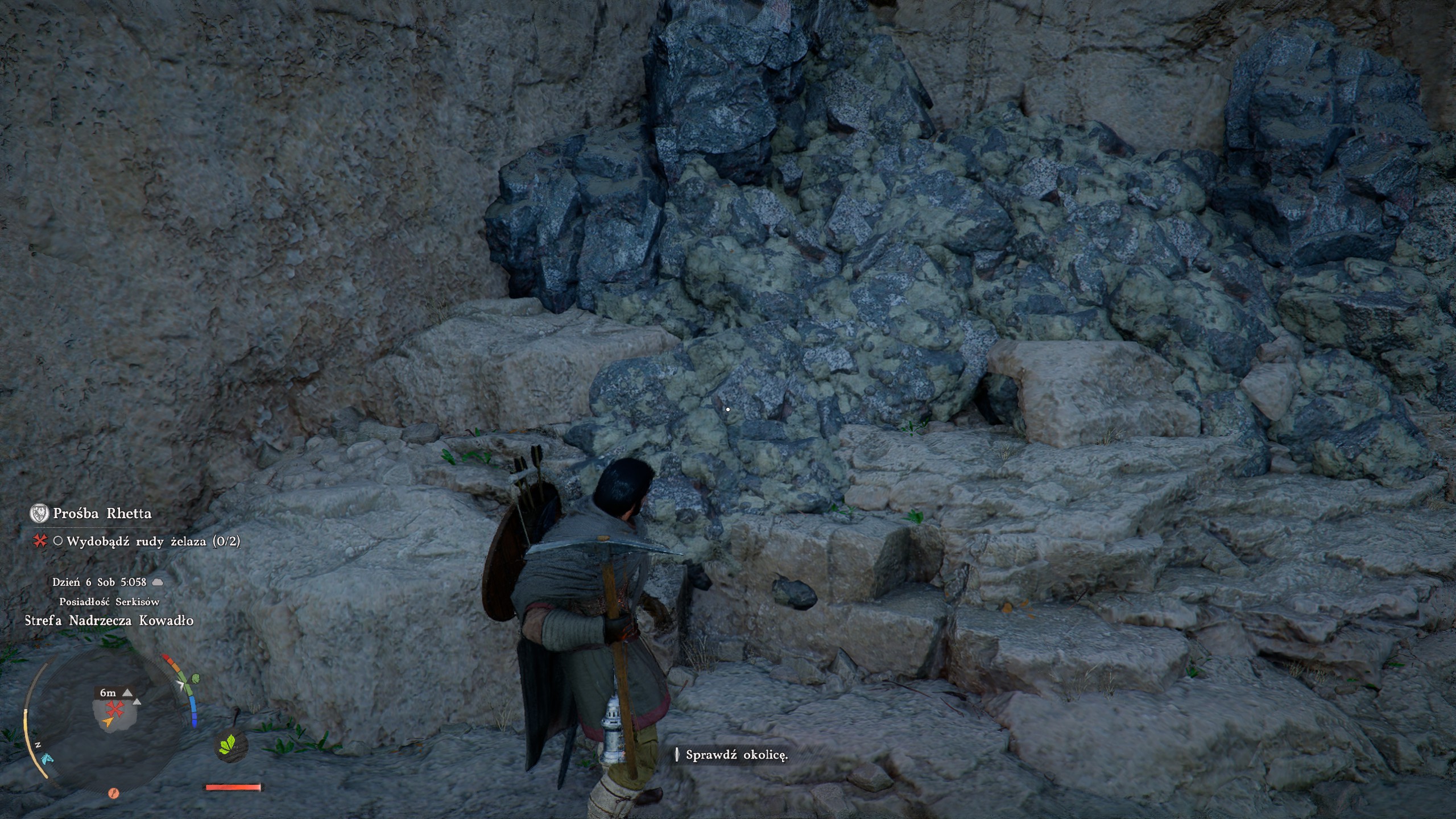Click the 6m distance label on minimap

tap(108, 693)
